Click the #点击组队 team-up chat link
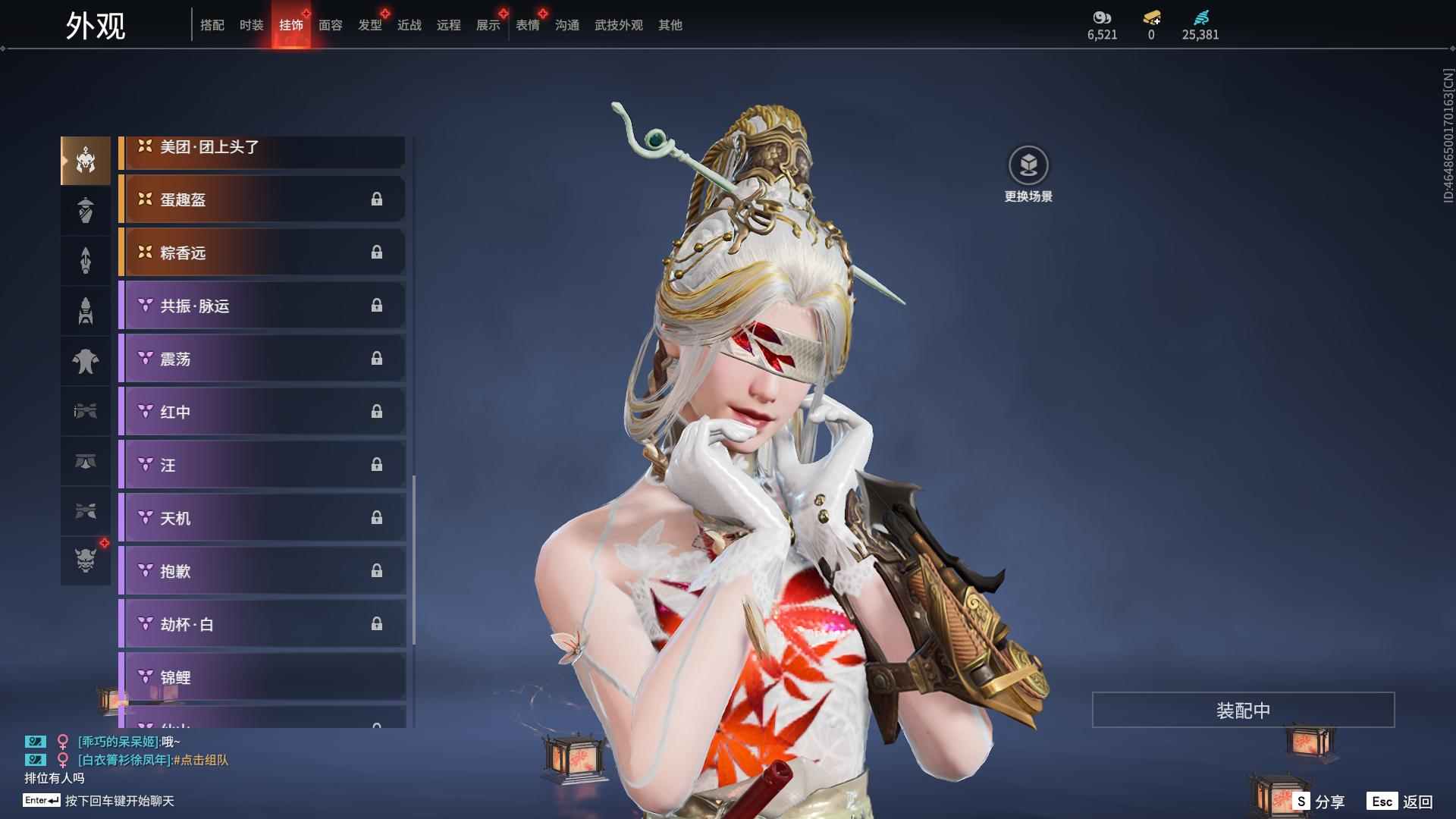 pos(201,760)
